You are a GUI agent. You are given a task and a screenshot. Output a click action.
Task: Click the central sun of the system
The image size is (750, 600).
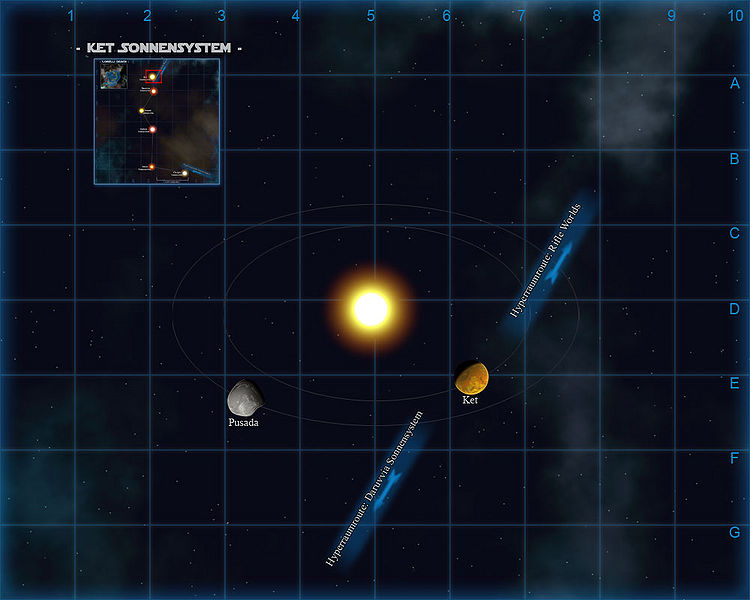click(371, 309)
